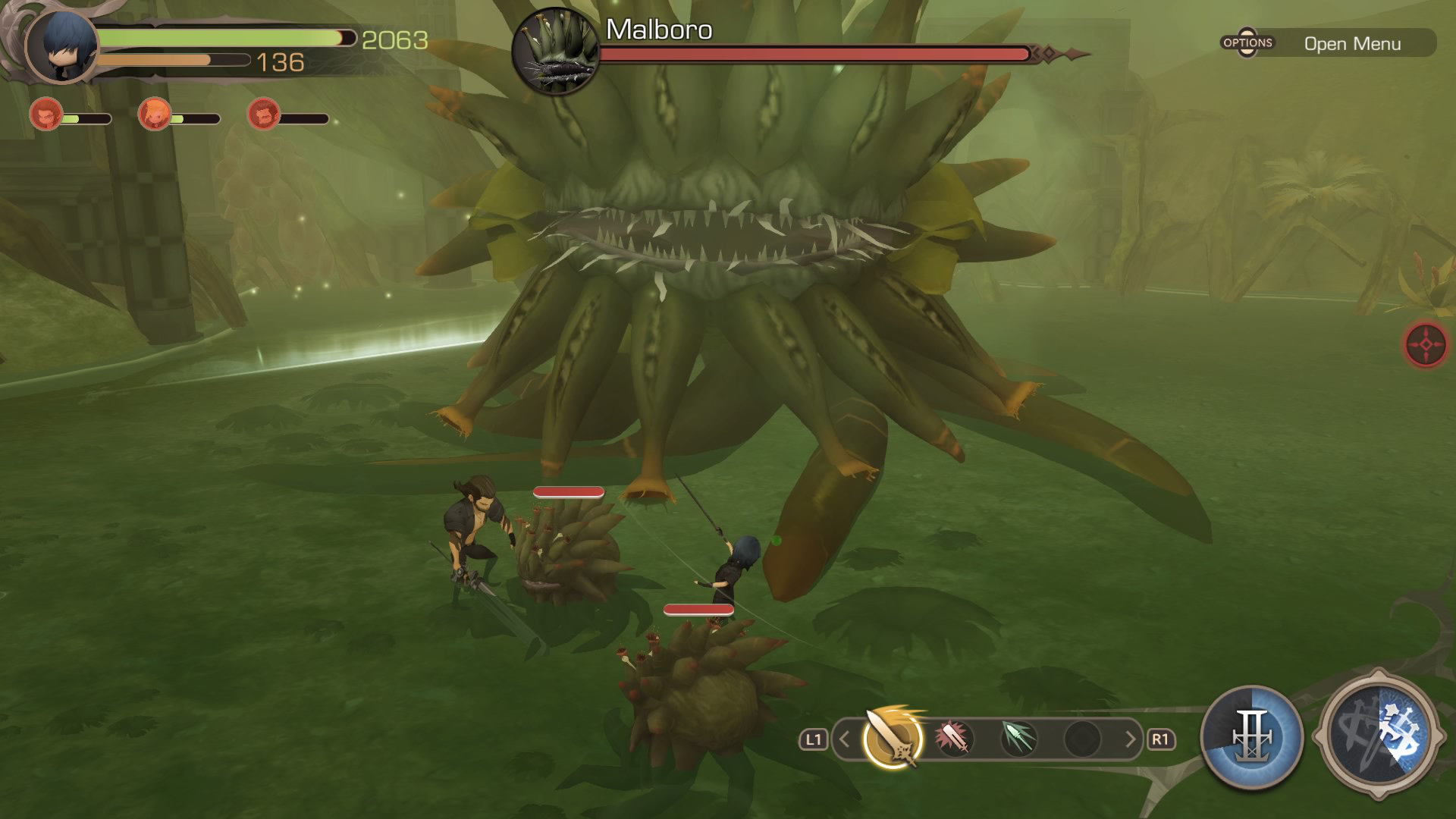Click the glasses-wearing party member portrait
Viewport: 1456px width, 819px height.
click(x=45, y=115)
